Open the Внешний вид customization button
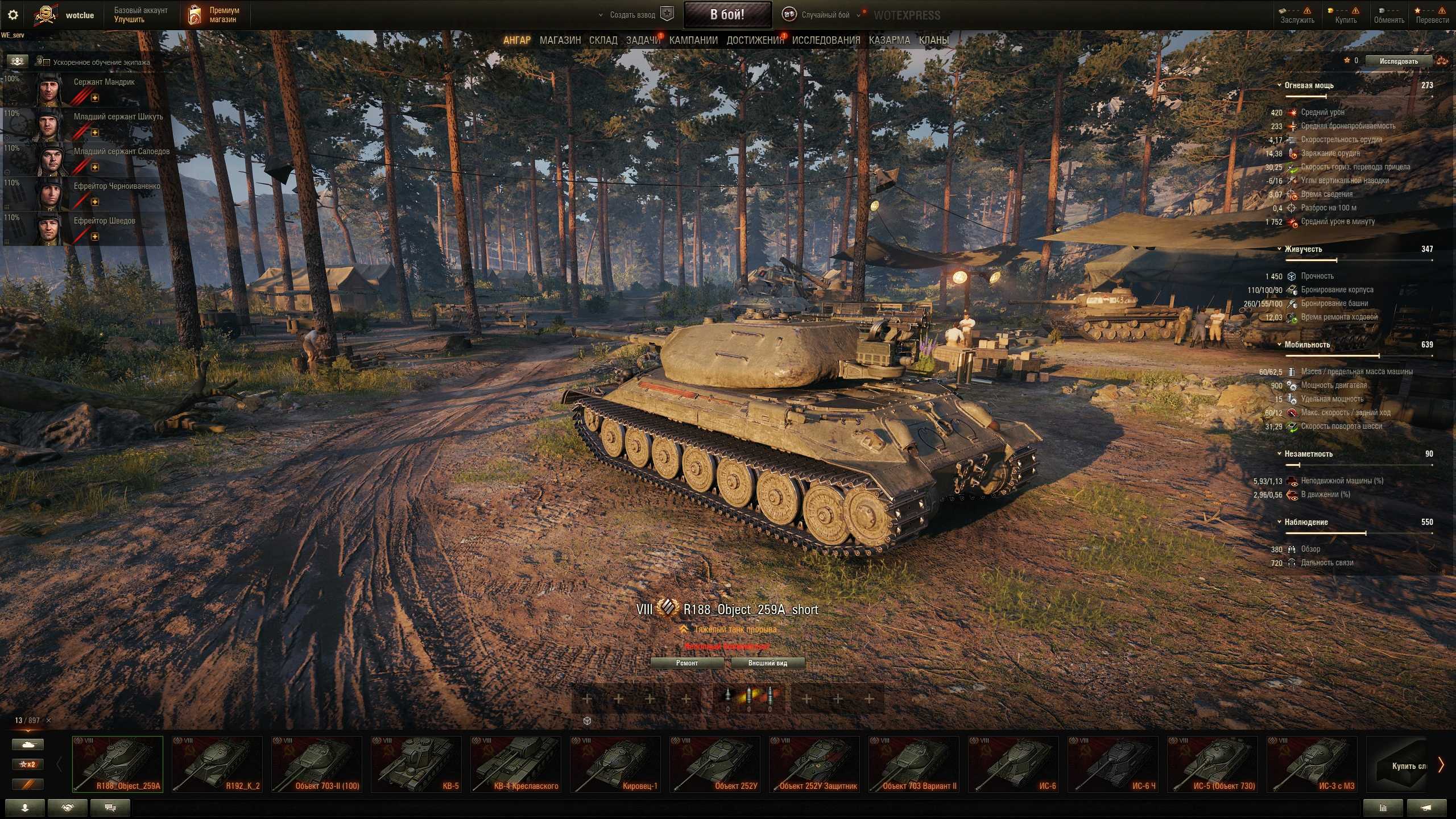The height and width of the screenshot is (819, 1456). (767, 663)
